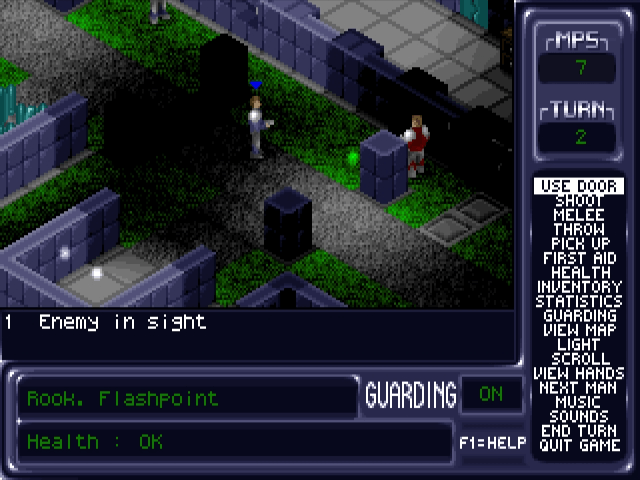The width and height of the screenshot is (640, 480).
Task: Show the Health report
Action: click(x=579, y=272)
